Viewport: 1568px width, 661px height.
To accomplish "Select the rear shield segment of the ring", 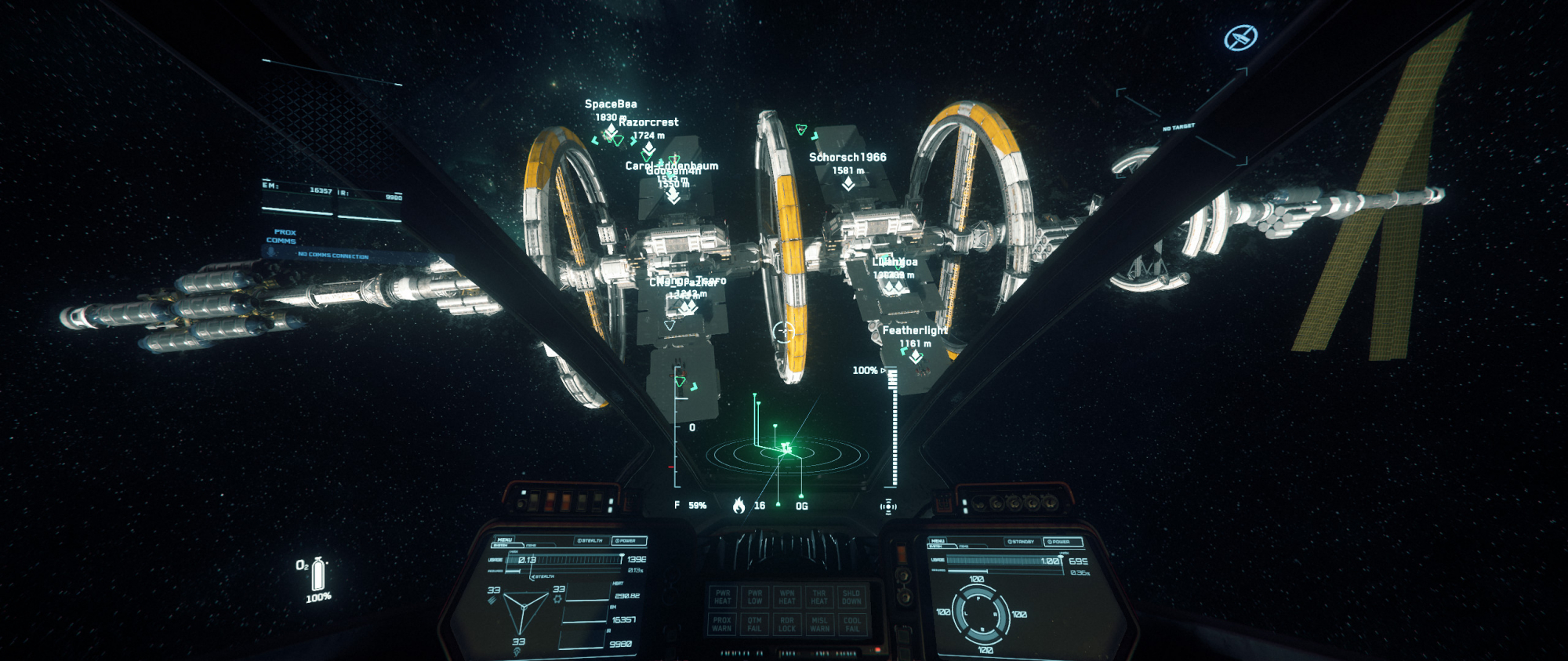I will point(981,632).
